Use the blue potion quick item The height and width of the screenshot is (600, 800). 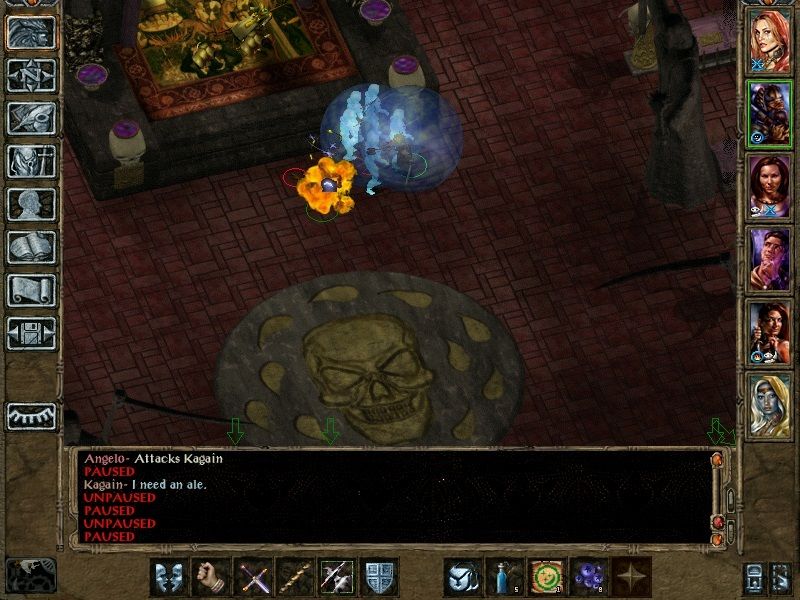pyautogui.click(x=504, y=578)
